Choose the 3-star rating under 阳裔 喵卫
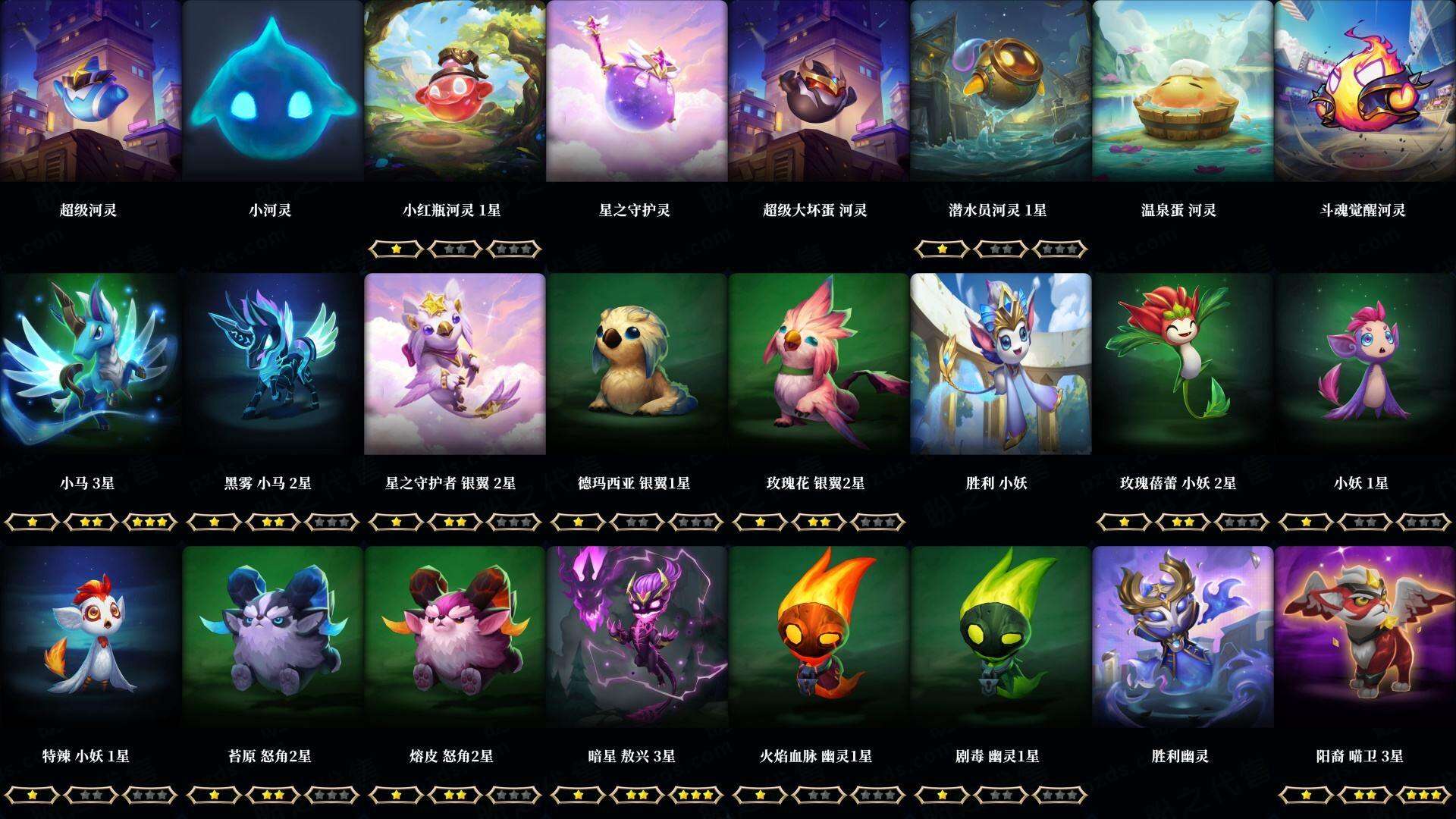Viewport: 1456px width, 819px height. (1423, 795)
